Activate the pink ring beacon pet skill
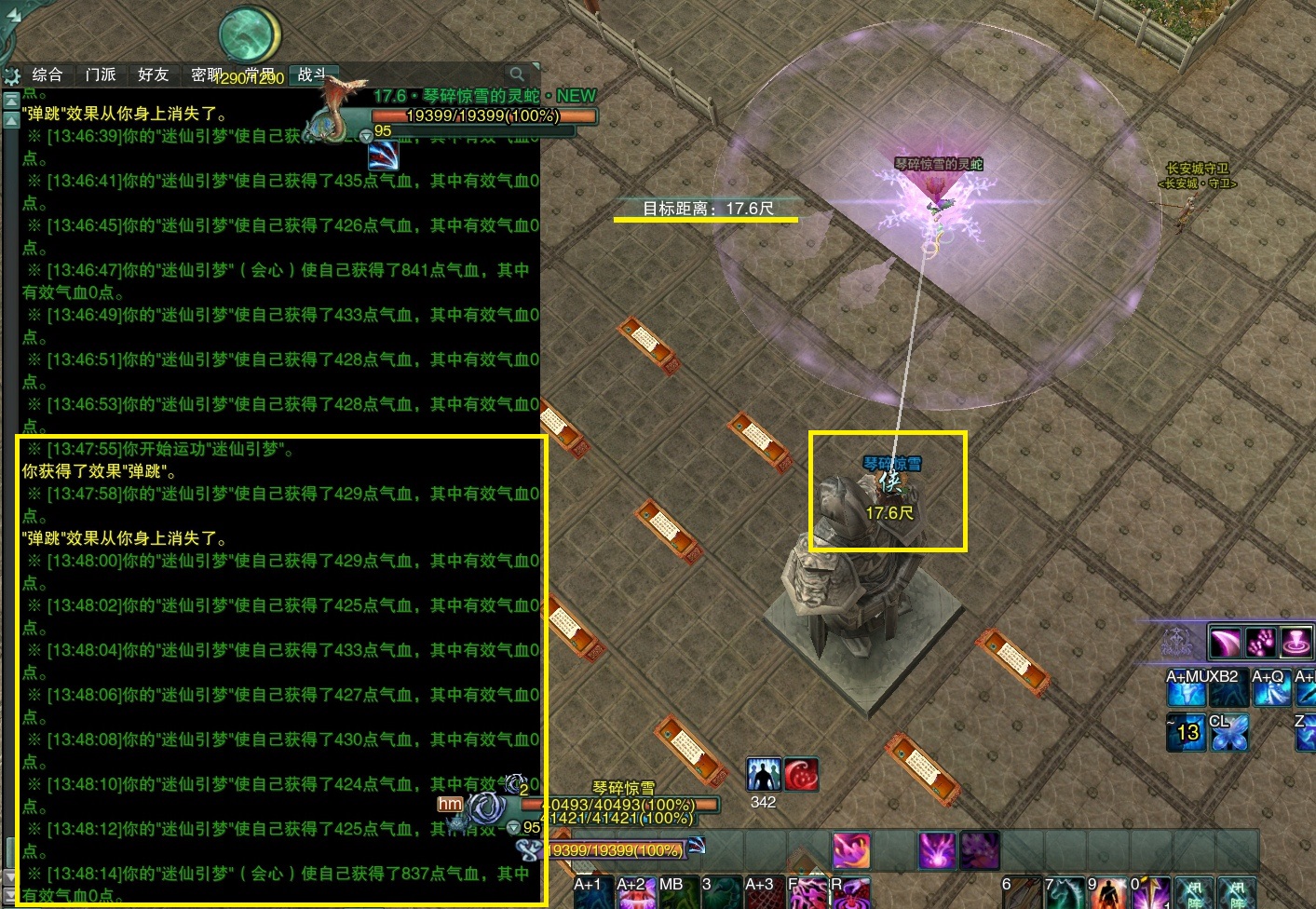Image resolution: width=1316 pixels, height=909 pixels. (1296, 642)
